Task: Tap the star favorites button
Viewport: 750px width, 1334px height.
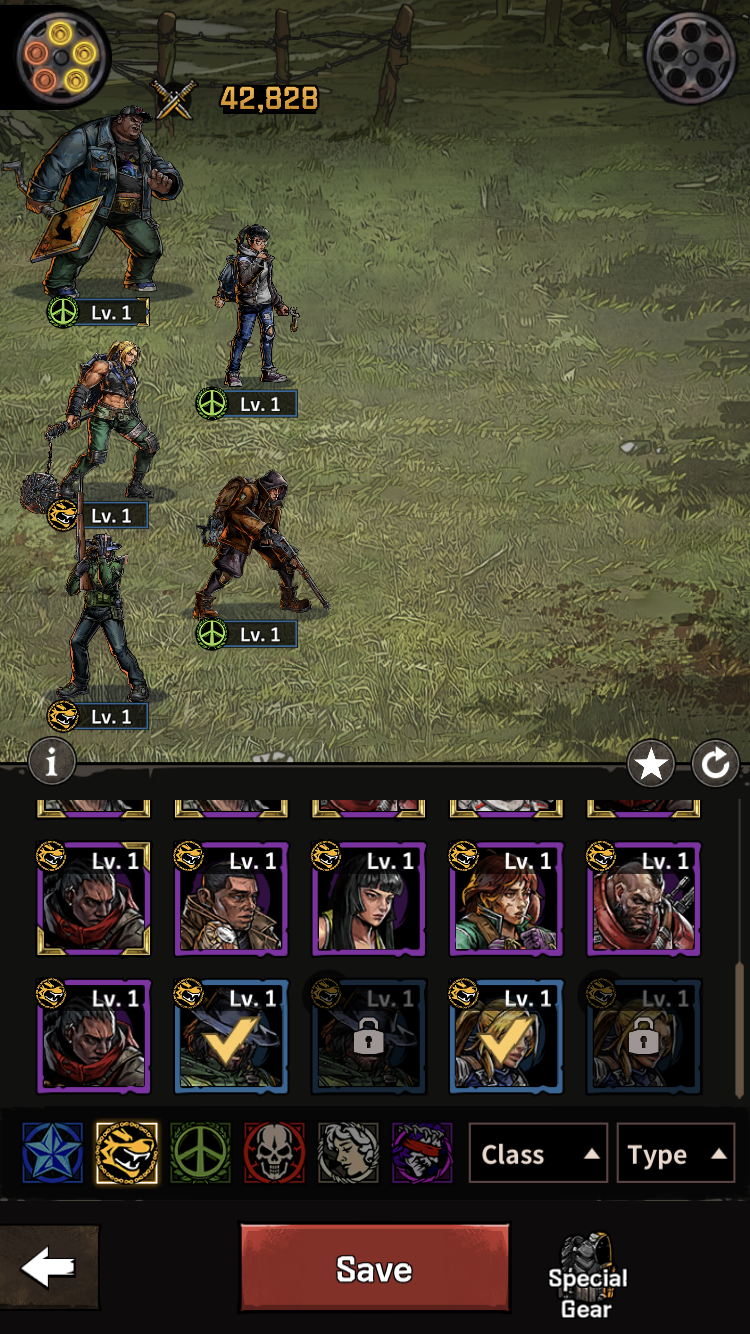Action: [651, 765]
